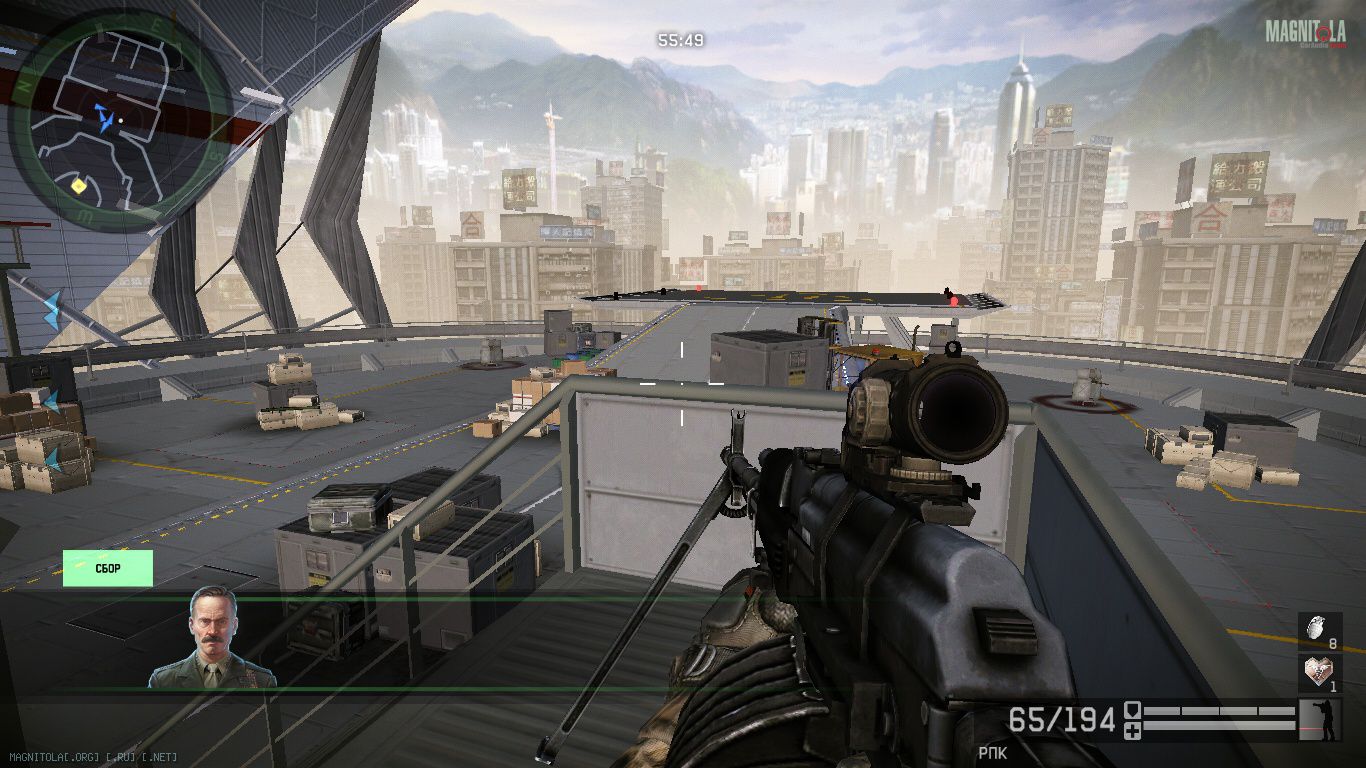Select the yellow objective marker on minimap
Image resolution: width=1366 pixels, height=768 pixels.
tap(78, 186)
